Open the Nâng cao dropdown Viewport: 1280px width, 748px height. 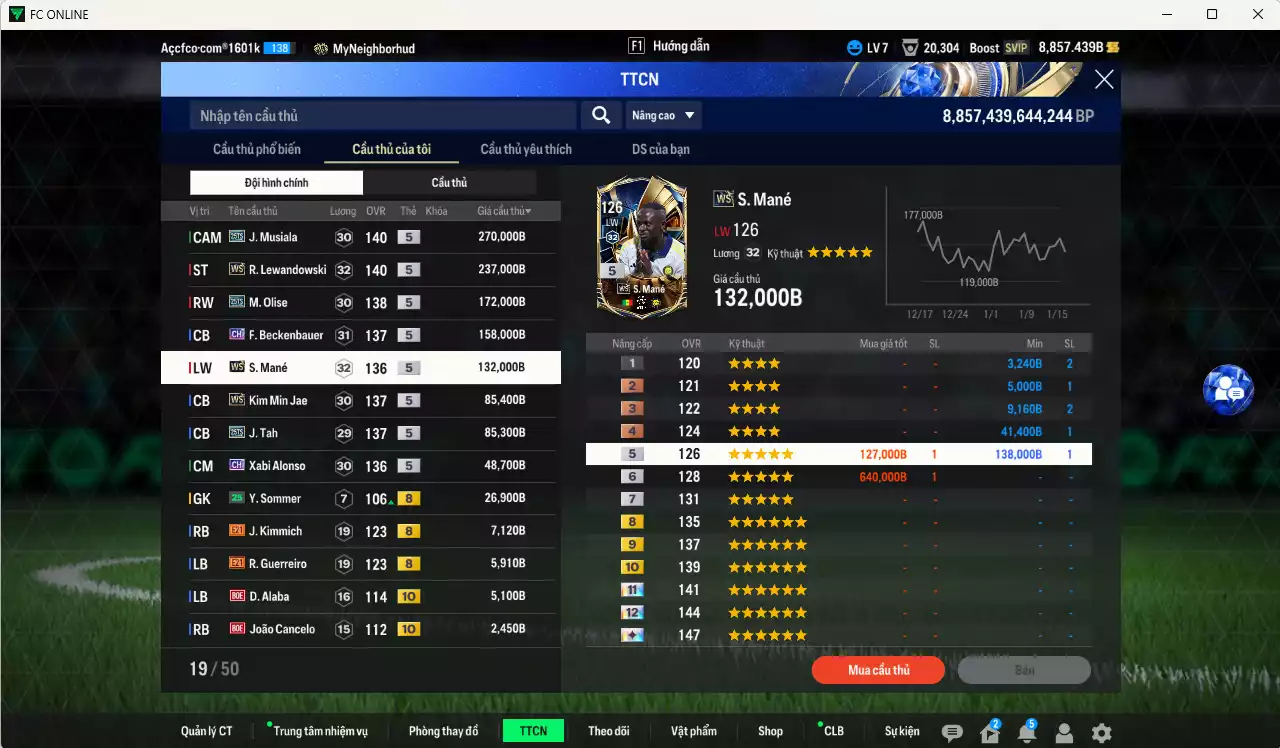pos(664,116)
